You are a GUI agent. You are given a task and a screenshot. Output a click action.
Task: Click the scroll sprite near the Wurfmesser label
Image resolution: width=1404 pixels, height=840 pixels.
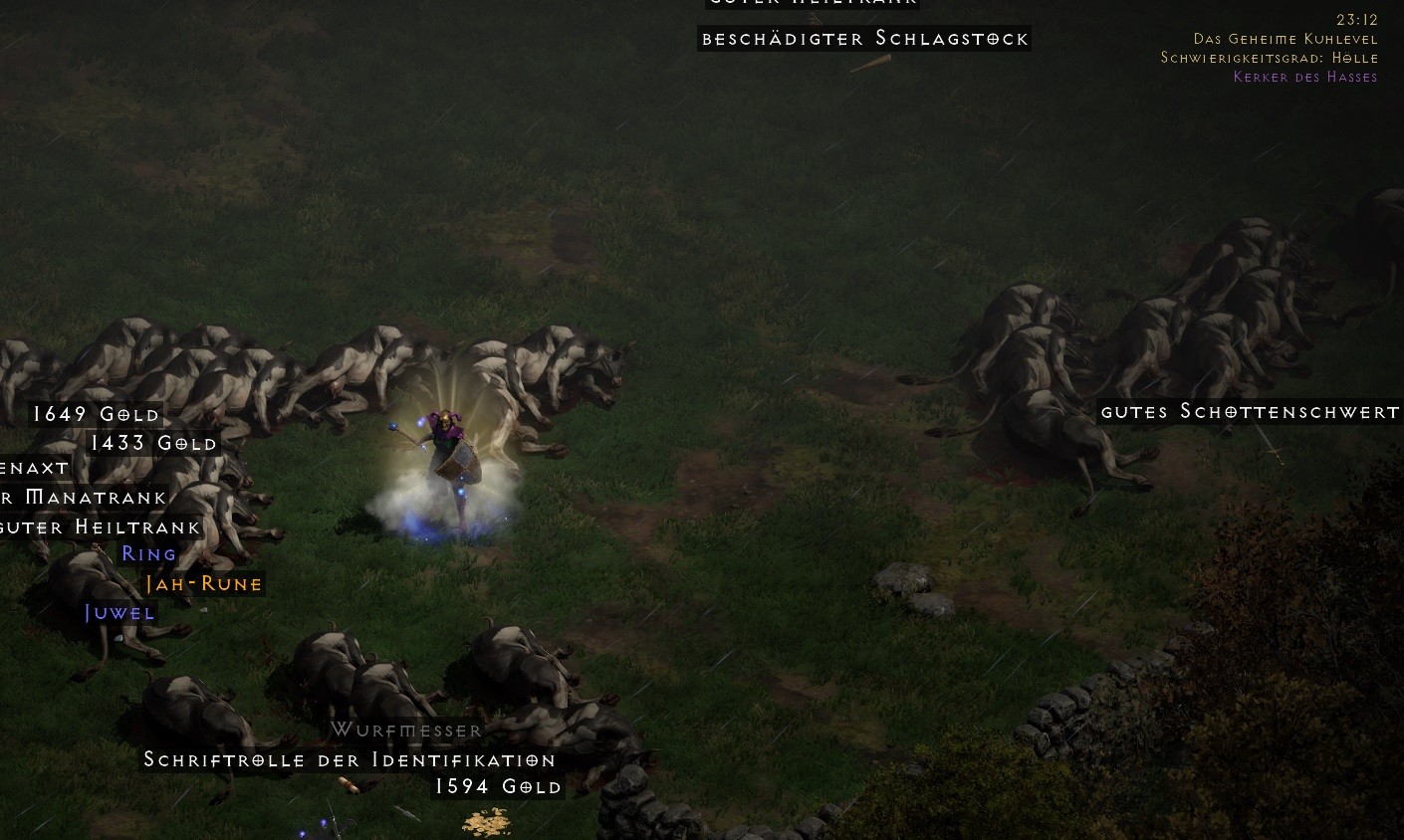point(347,784)
